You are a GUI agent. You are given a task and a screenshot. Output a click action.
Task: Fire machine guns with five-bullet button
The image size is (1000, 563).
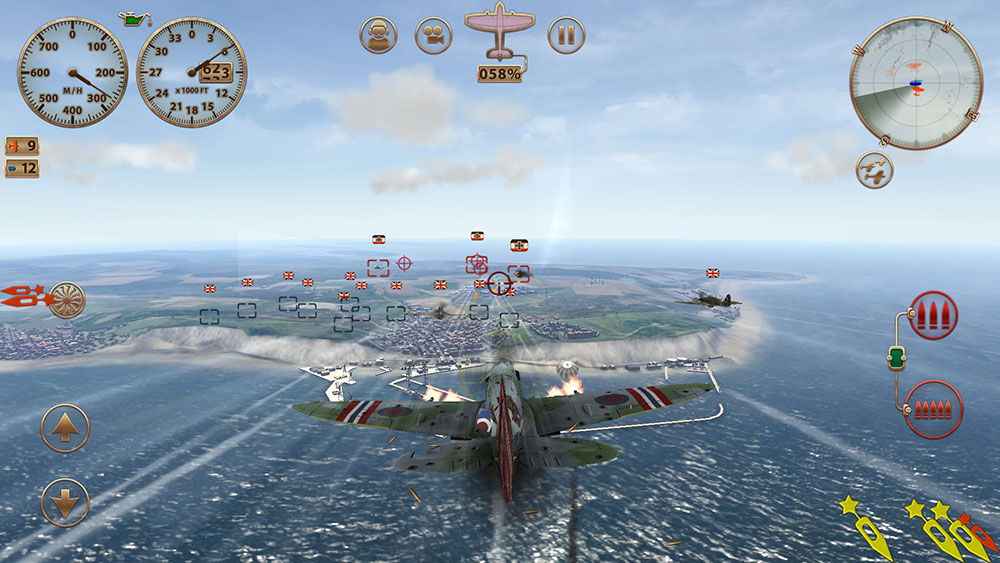click(x=933, y=409)
